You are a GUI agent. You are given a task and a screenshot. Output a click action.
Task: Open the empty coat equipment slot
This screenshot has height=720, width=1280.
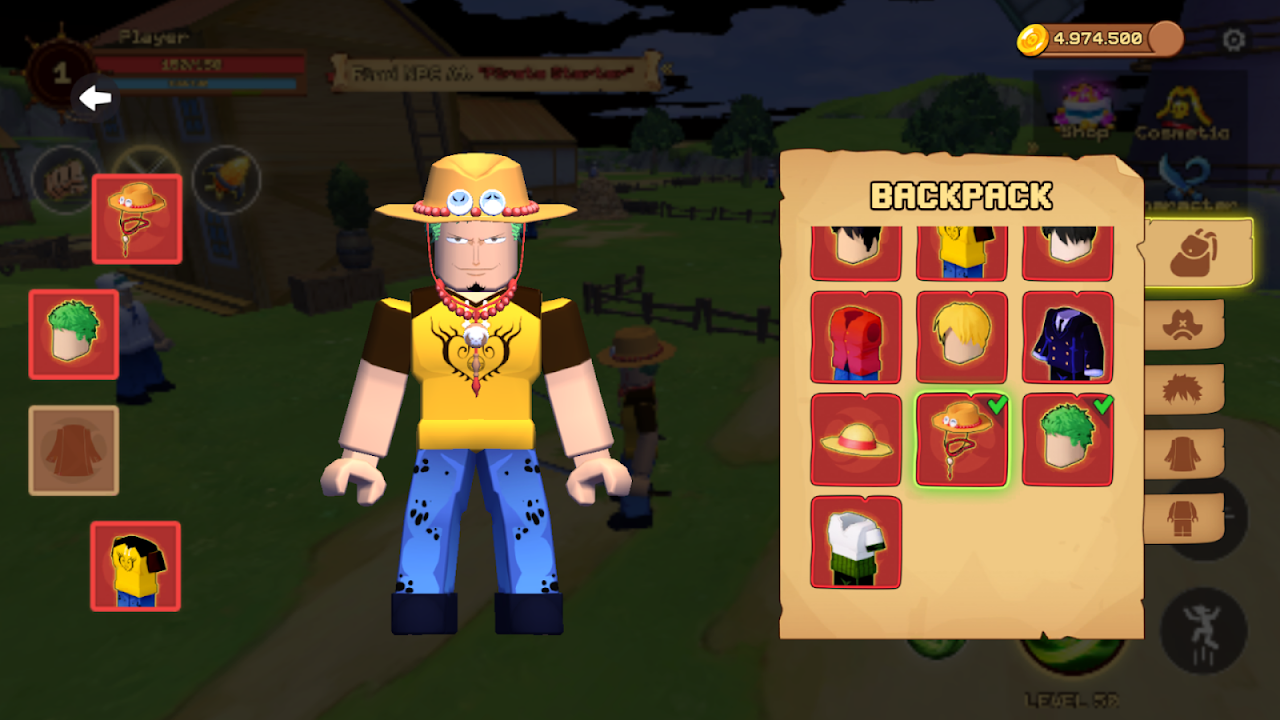coord(74,450)
